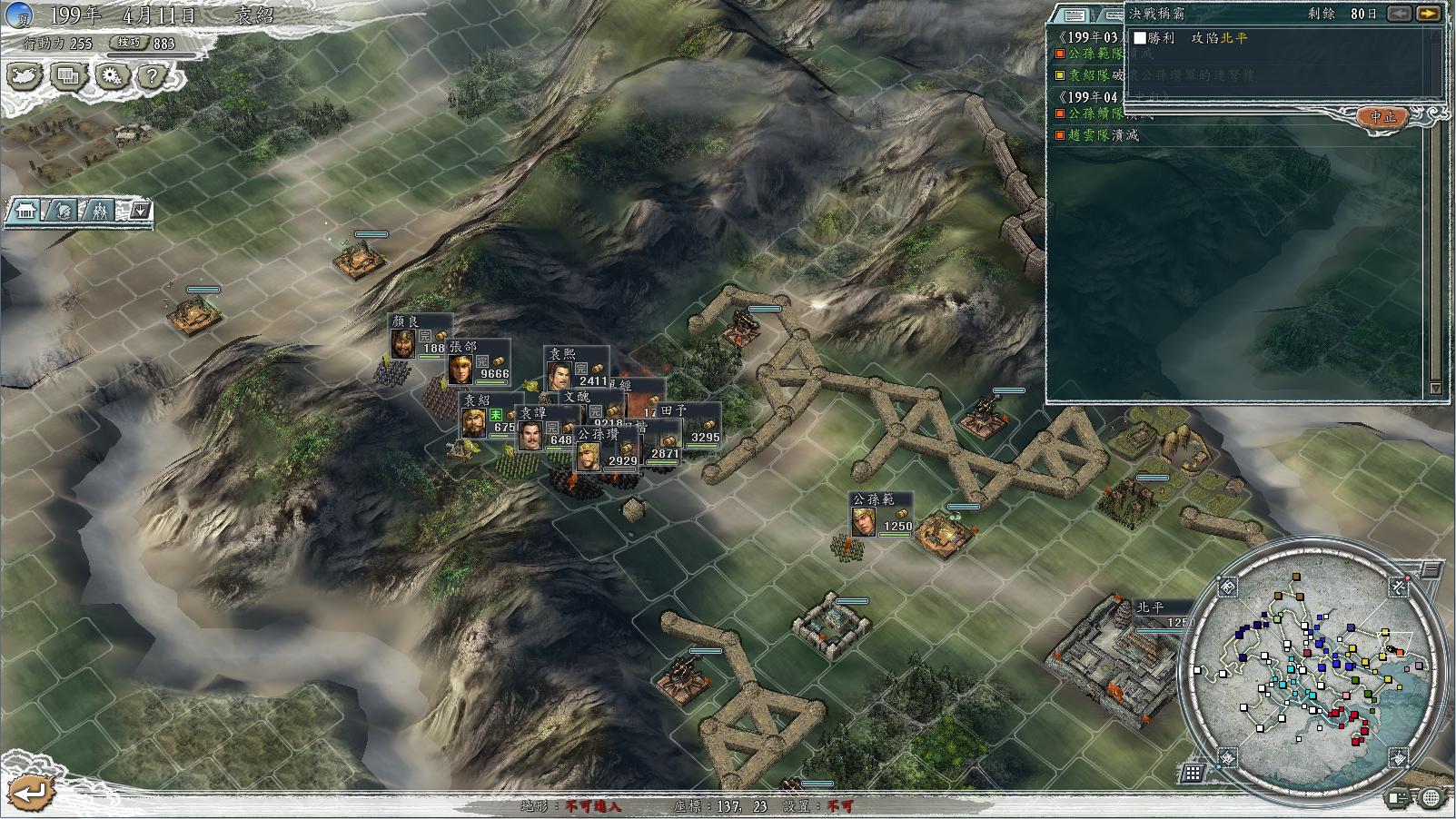
Task: Toggle the grid button beside the minimap
Action: pyautogui.click(x=1193, y=774)
